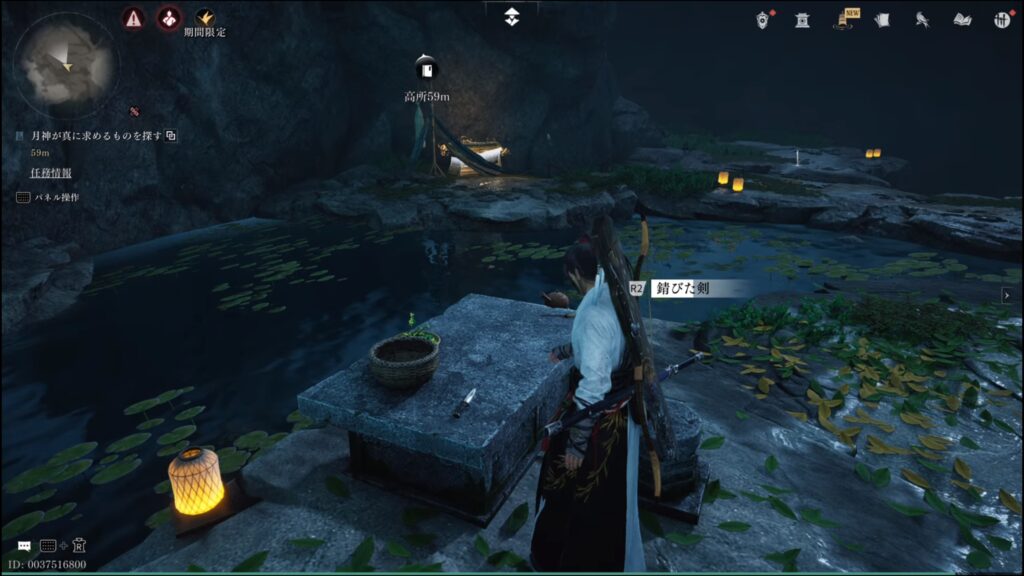Select the 高所59m objective marker
Image resolution: width=1024 pixels, height=576 pixels.
427,70
